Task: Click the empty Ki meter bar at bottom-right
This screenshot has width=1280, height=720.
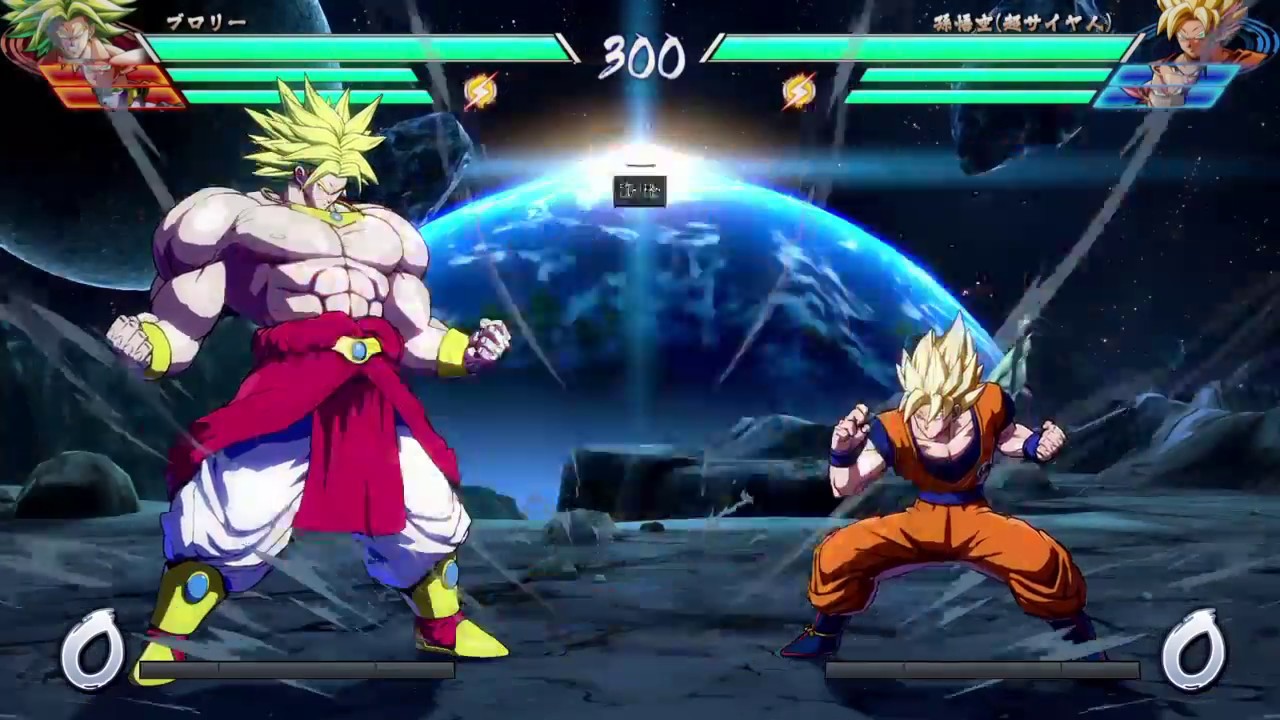Action: click(985, 670)
